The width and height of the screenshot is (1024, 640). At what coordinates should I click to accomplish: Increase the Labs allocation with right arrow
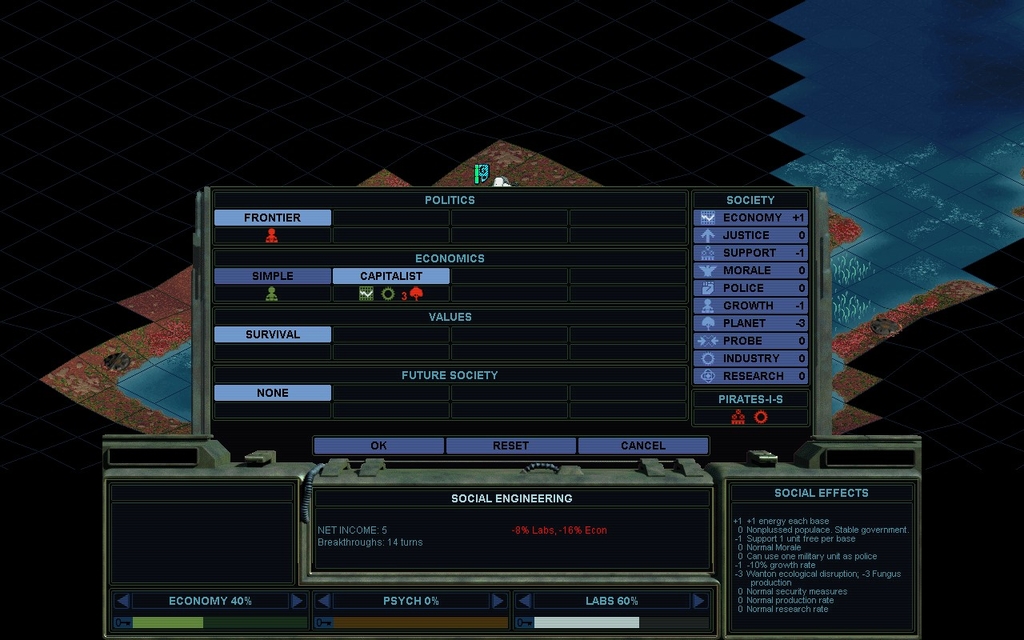coord(698,601)
